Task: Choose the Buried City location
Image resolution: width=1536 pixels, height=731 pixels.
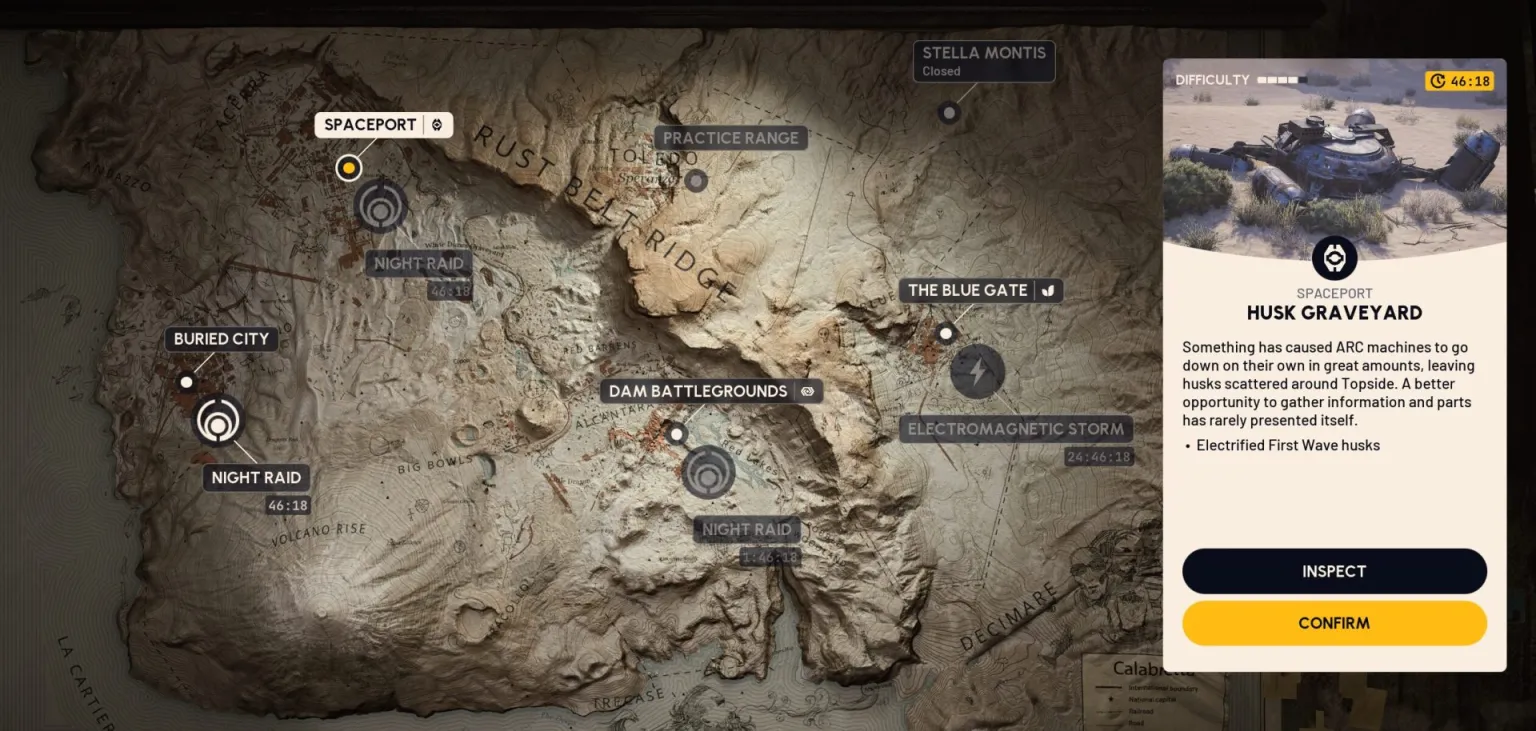Action: (221, 339)
